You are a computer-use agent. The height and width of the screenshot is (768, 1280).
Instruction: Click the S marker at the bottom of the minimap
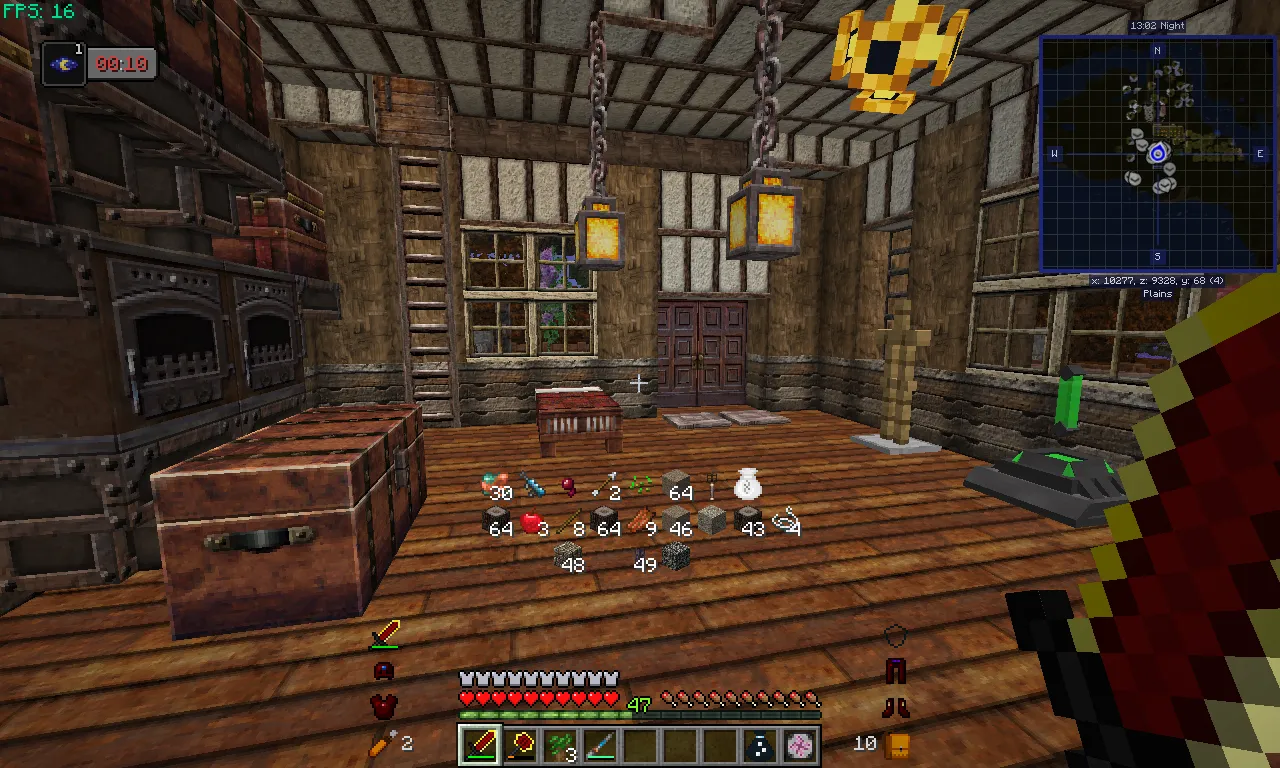pos(1158,258)
